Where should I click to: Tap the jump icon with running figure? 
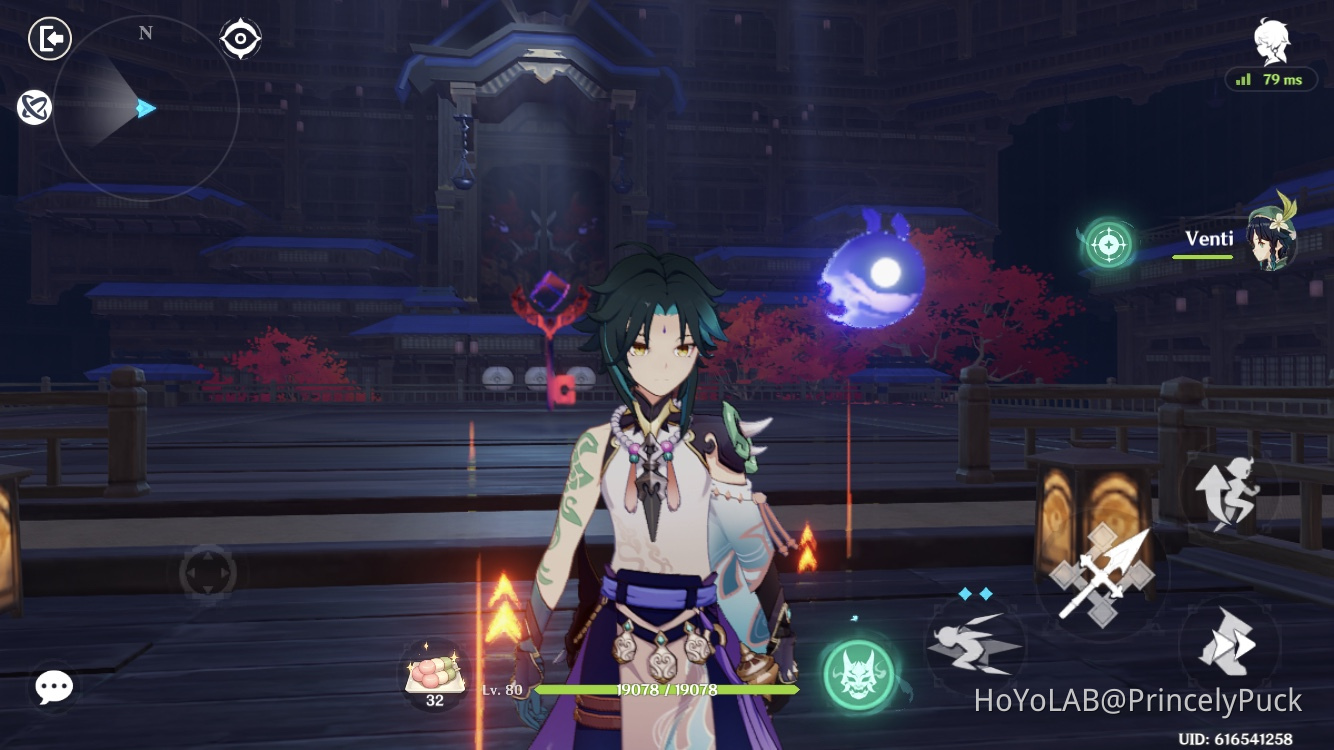[1224, 492]
